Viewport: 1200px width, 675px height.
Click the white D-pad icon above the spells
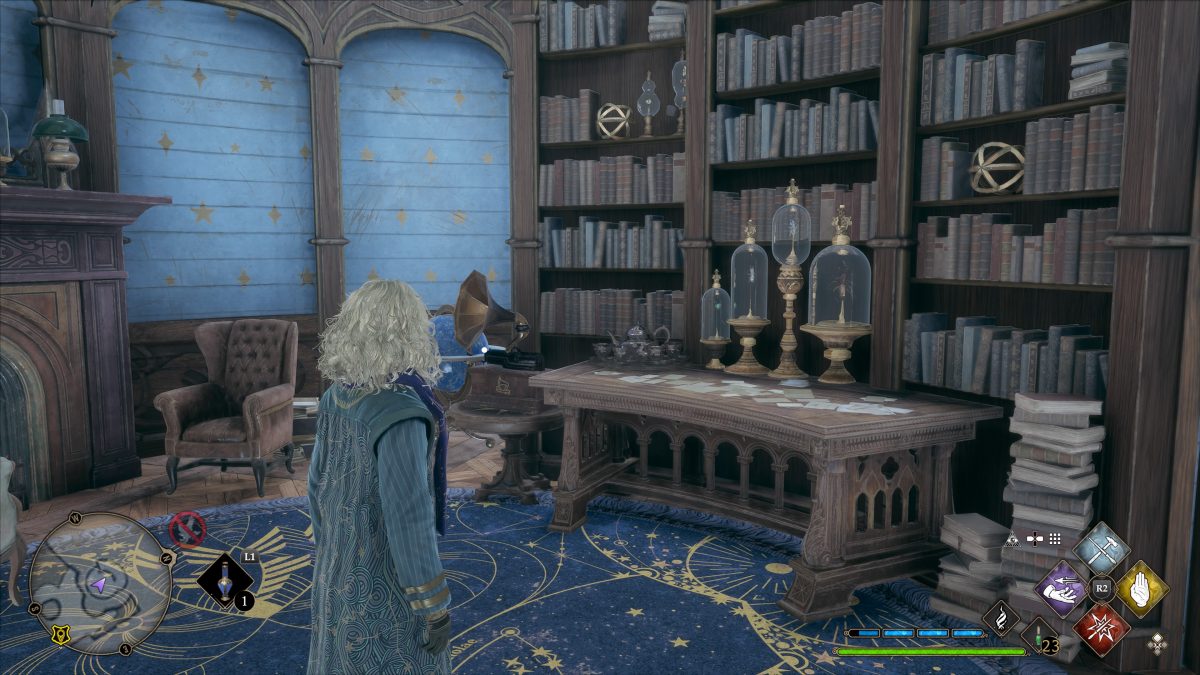1034,538
